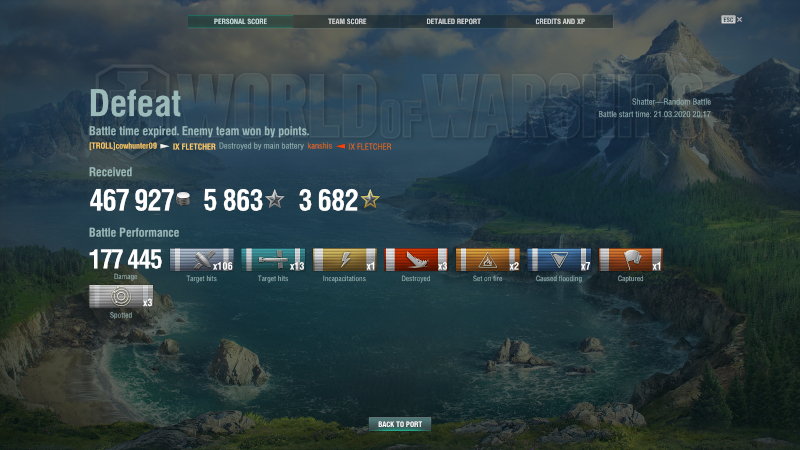Close the results screen with X
Viewport: 800px width, 450px height.
point(739,19)
